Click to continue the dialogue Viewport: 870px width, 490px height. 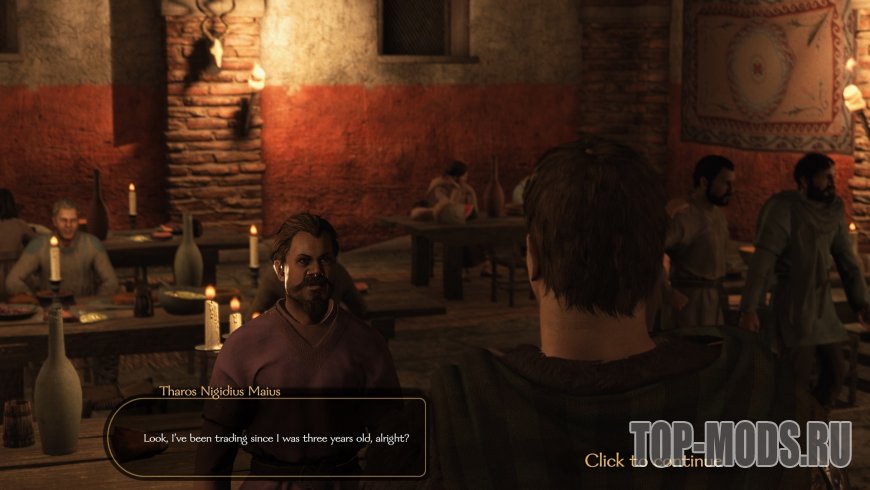(652, 461)
